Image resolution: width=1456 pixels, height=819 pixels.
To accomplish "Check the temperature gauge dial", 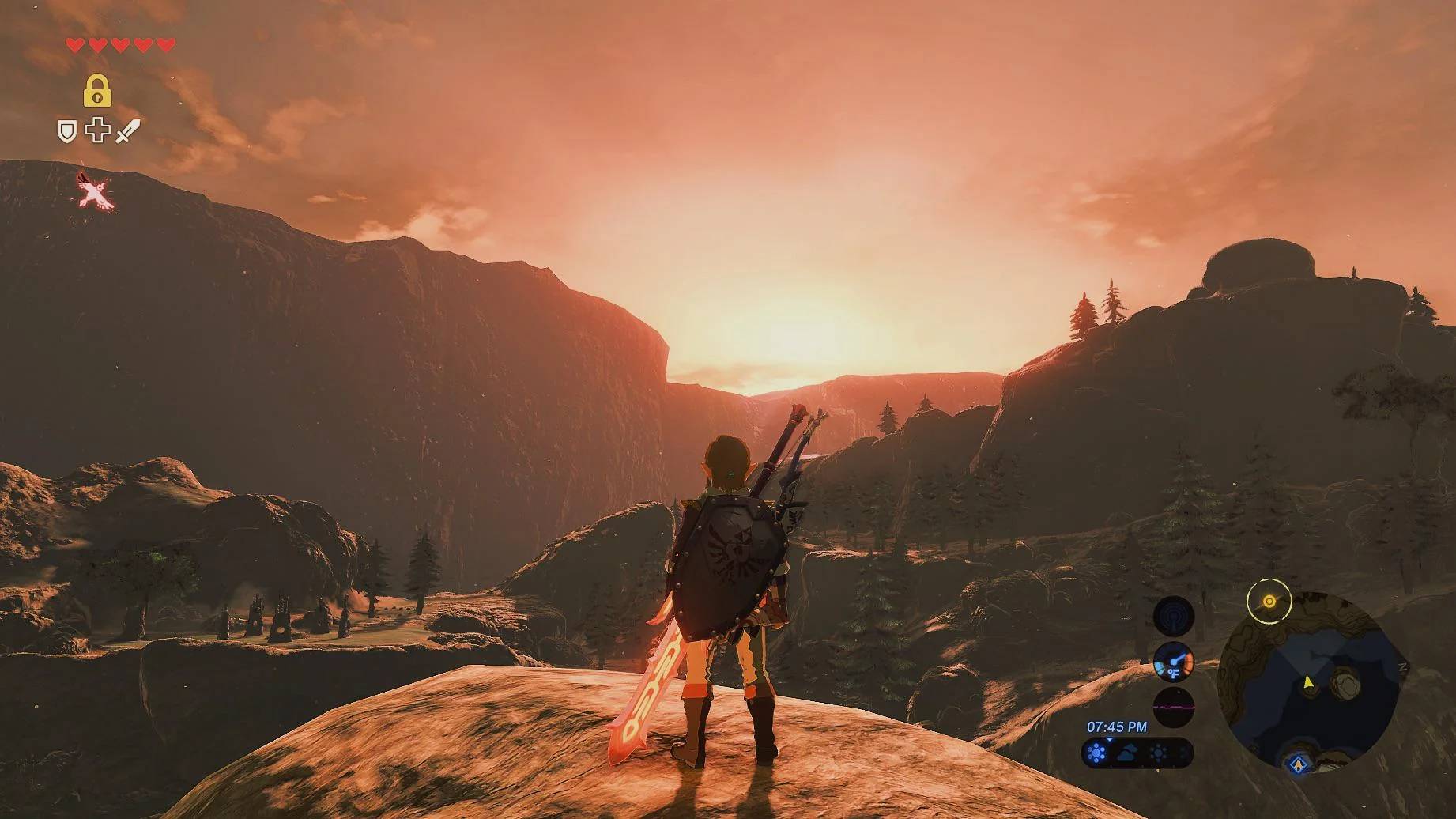I will coord(1173,662).
